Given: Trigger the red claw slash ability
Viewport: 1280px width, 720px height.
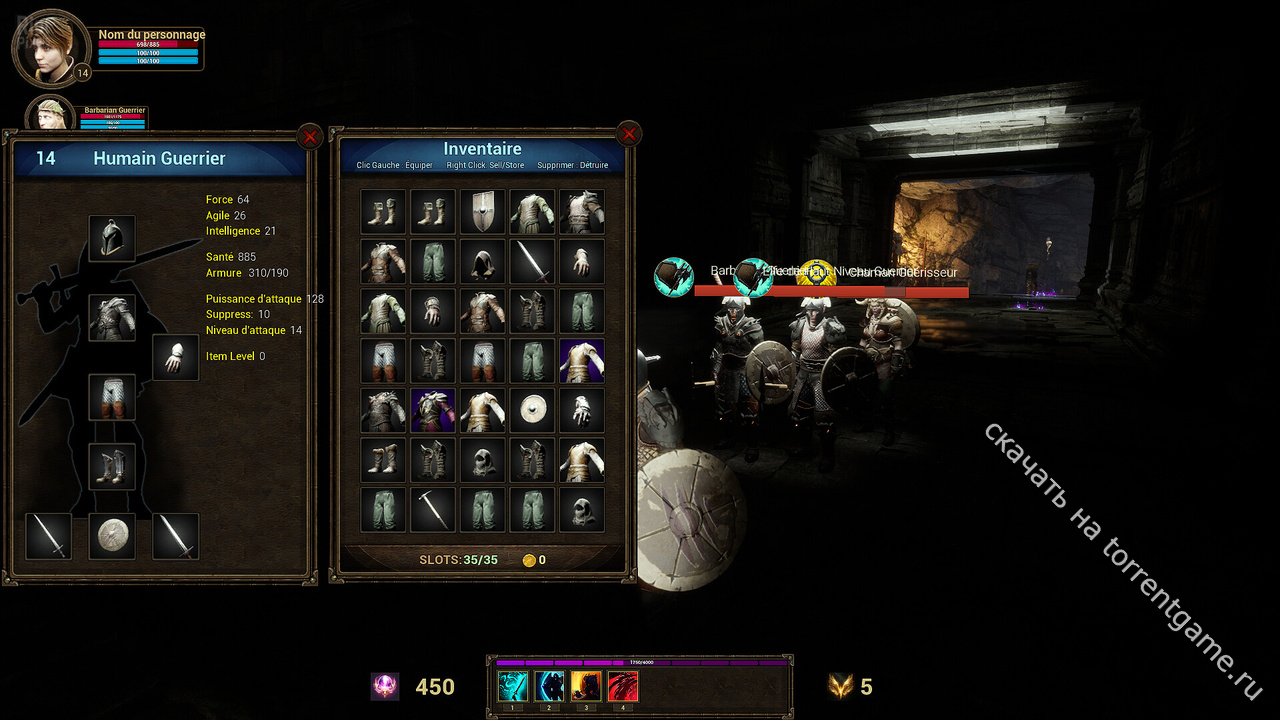Looking at the screenshot, I should (623, 686).
